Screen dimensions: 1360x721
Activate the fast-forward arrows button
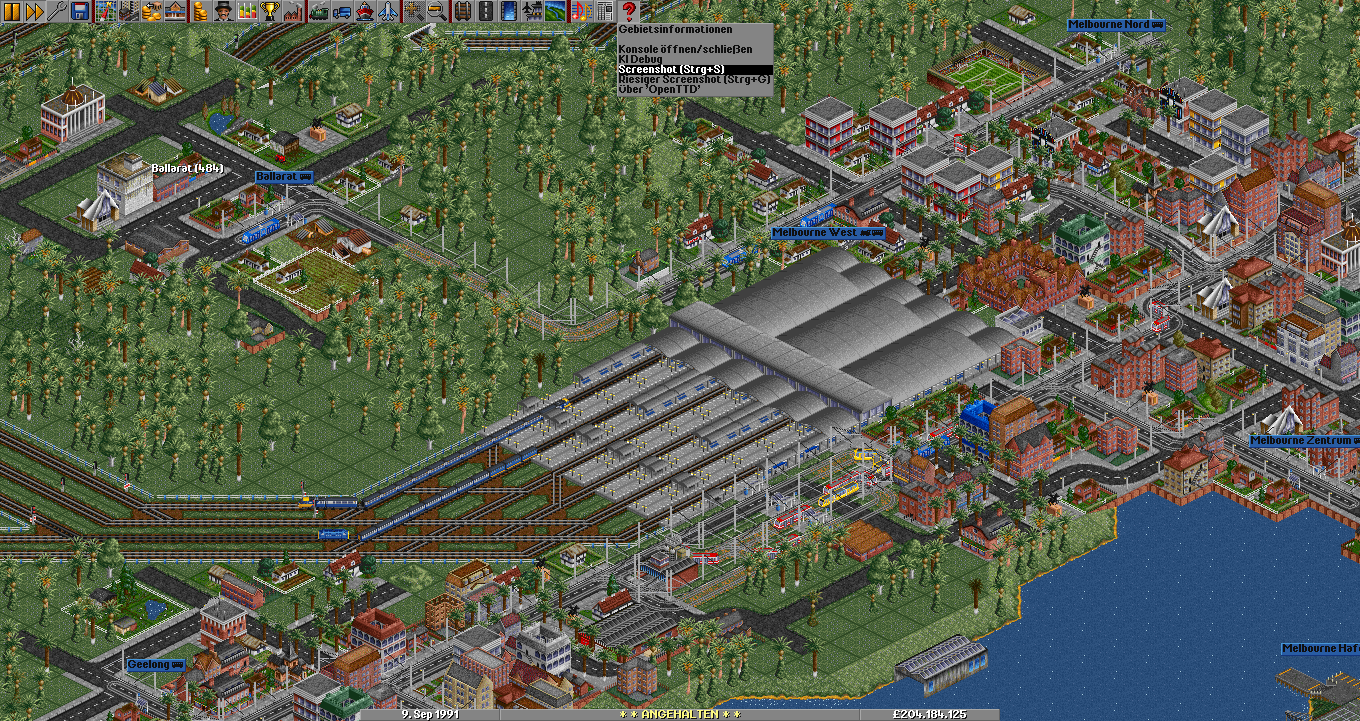[x=34, y=12]
